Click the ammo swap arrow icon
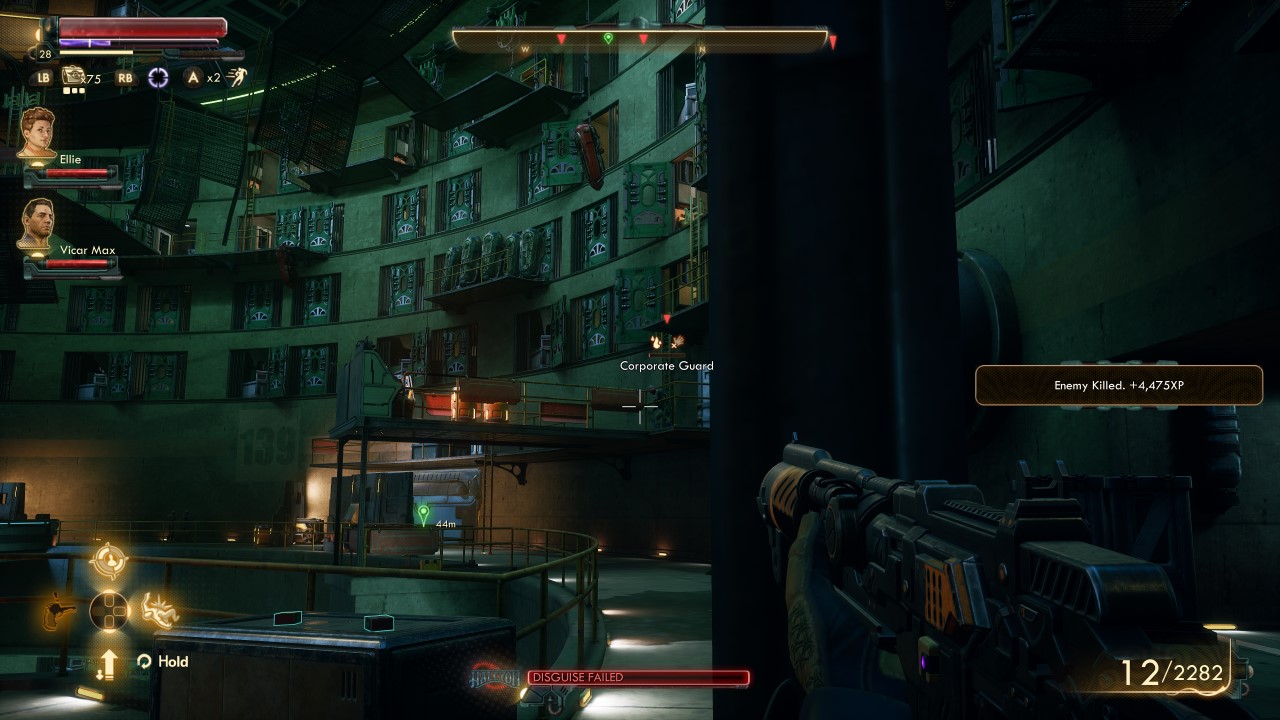This screenshot has height=720, width=1280. point(108,662)
